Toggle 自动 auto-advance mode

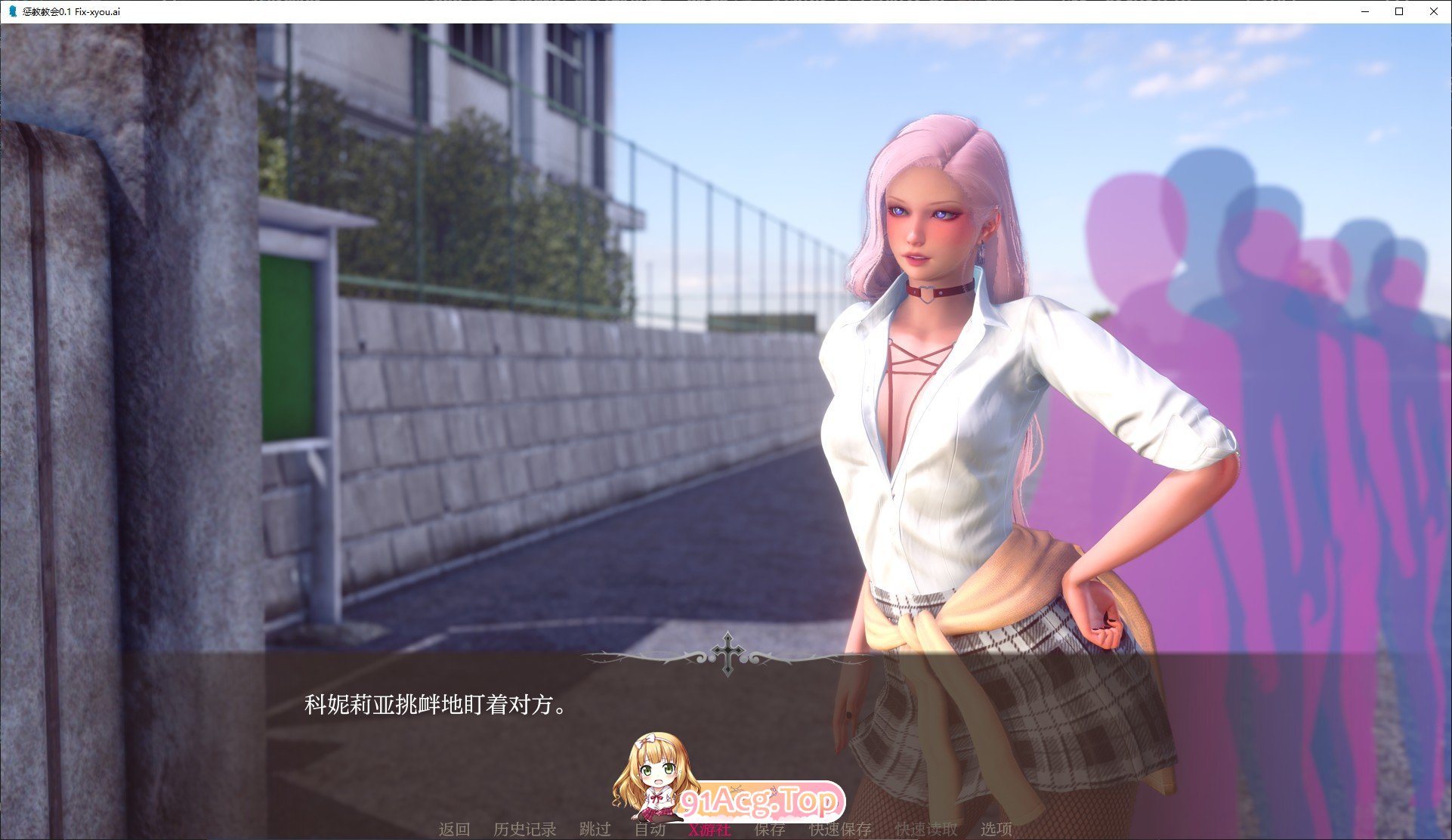tap(651, 829)
